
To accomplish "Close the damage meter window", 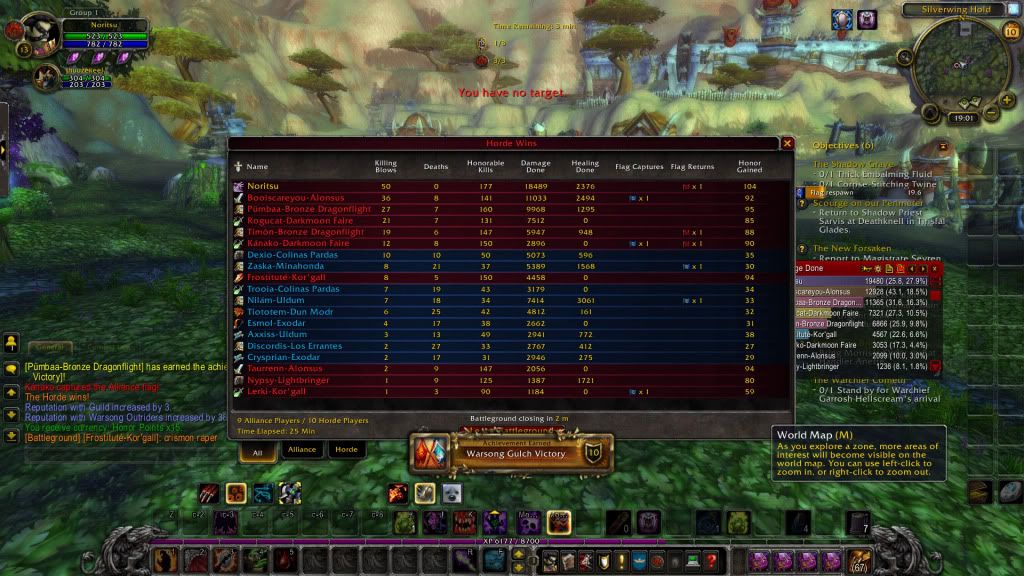I will tap(935, 268).
